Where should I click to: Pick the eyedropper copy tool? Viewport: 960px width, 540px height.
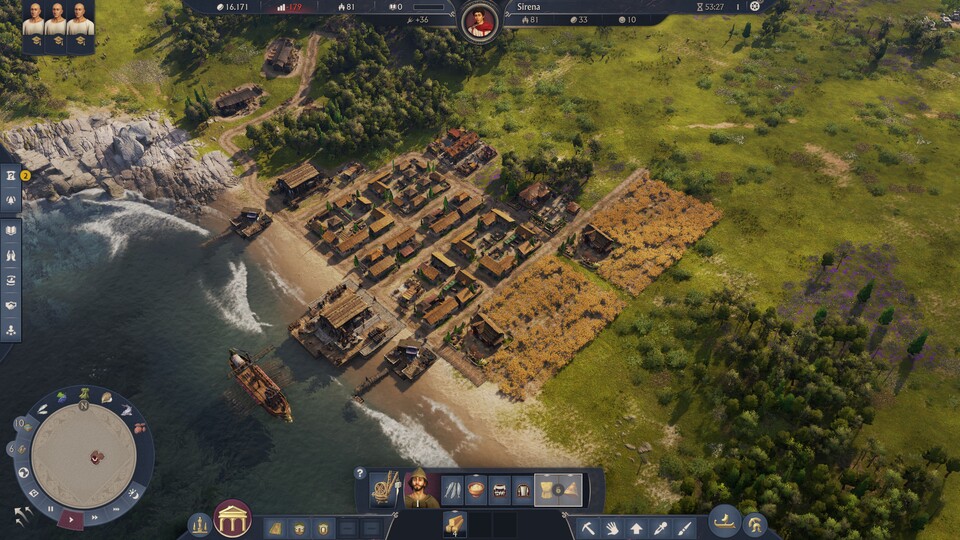tap(660, 527)
